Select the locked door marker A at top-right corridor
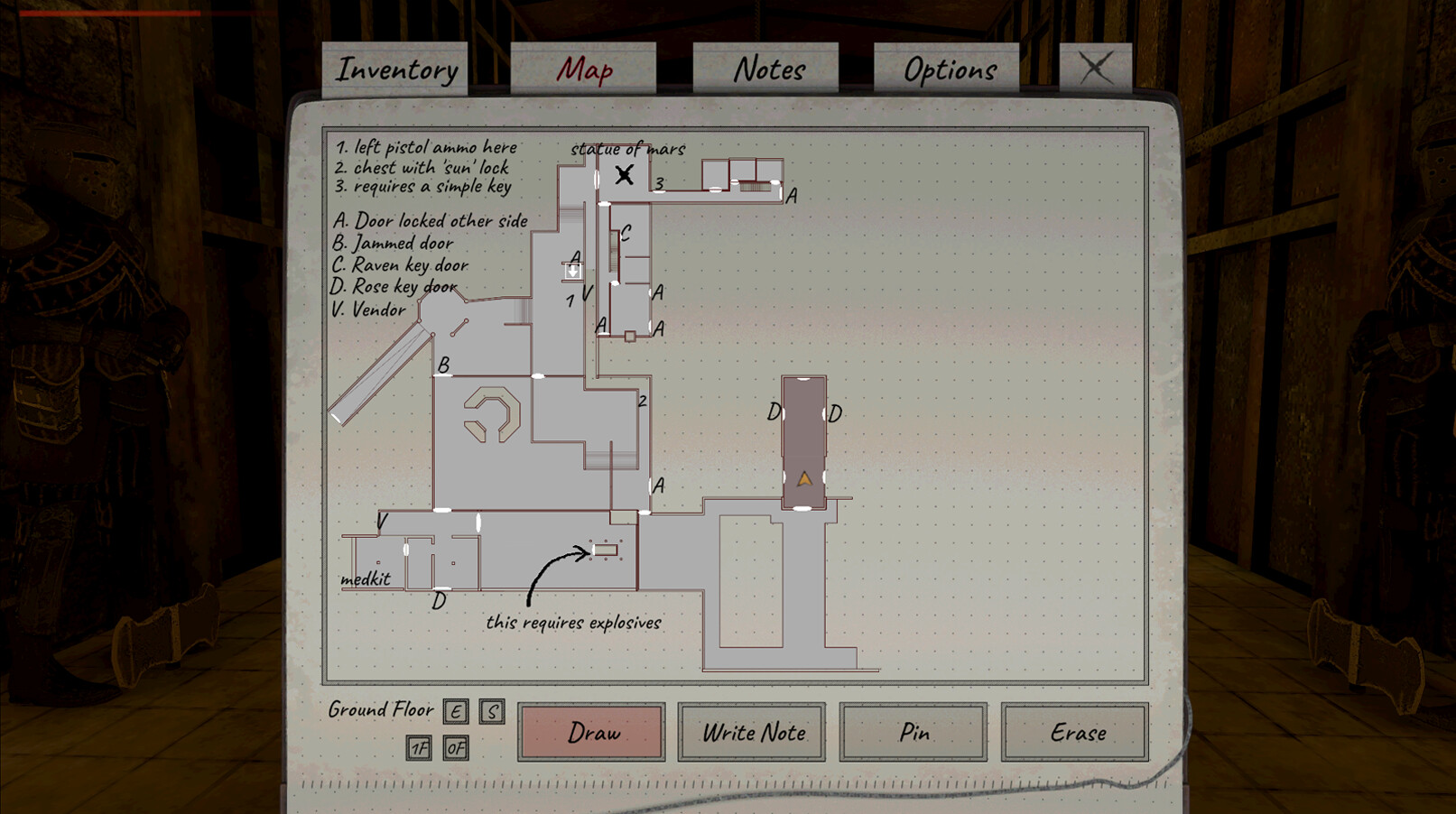Viewport: 1456px width, 814px height. [x=793, y=194]
